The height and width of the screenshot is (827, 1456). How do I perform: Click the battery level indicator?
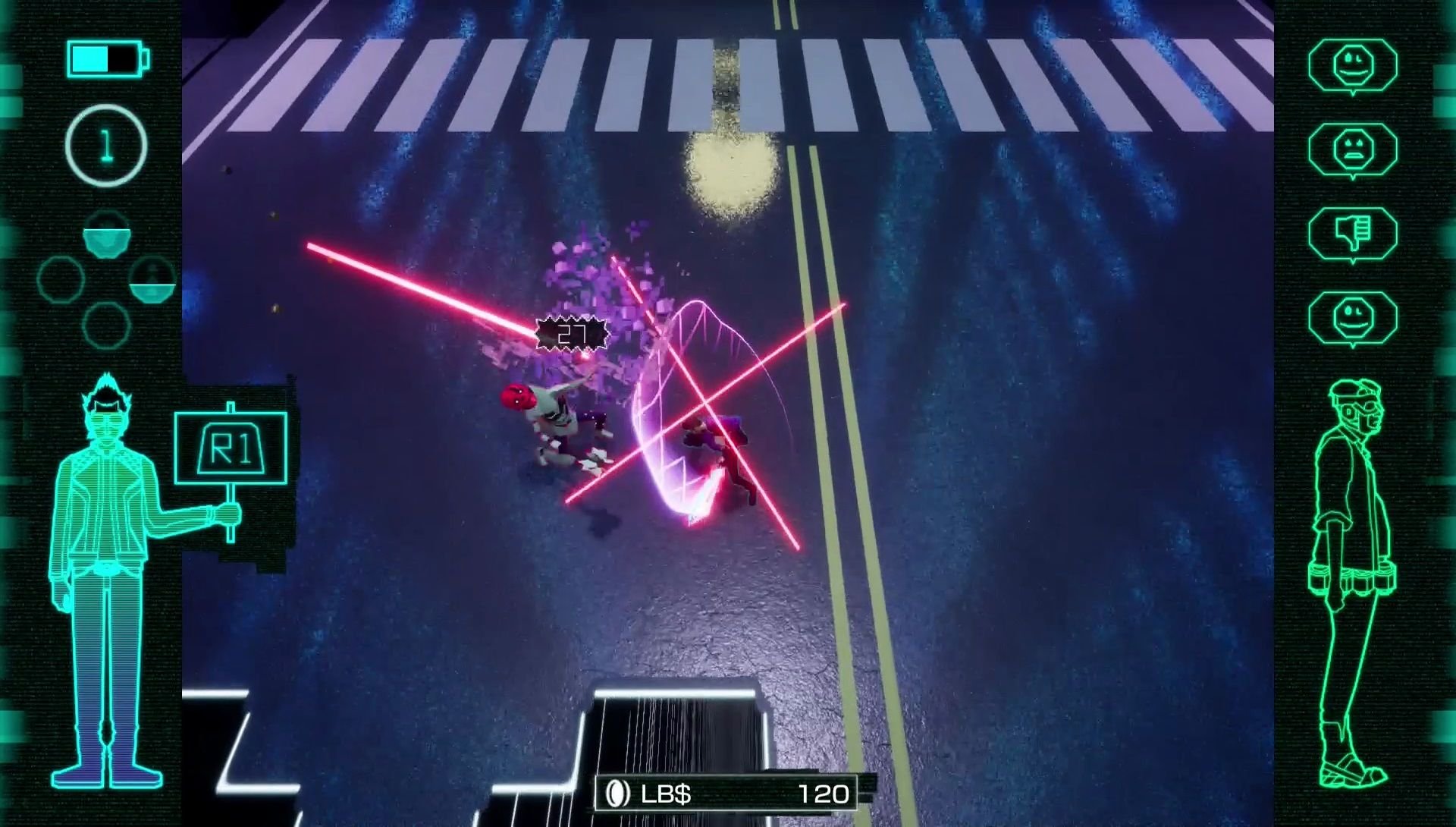click(x=105, y=59)
